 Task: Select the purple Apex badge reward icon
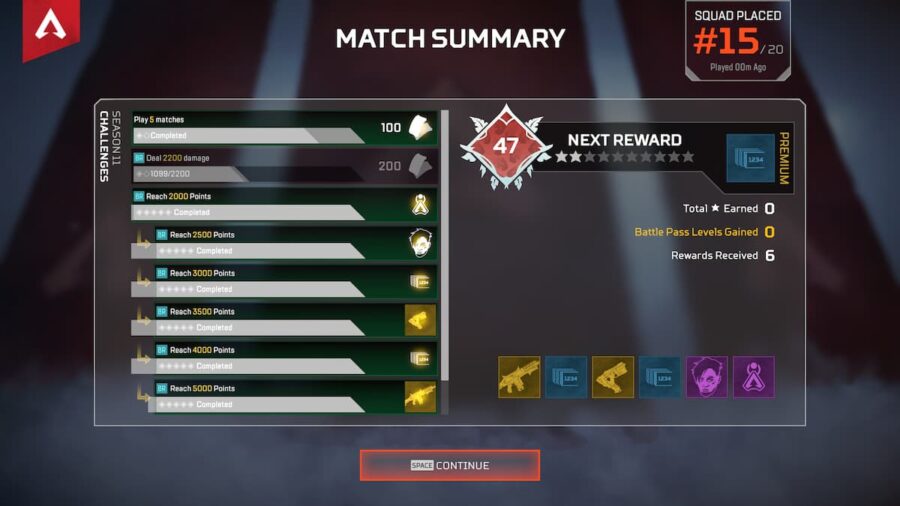click(752, 377)
